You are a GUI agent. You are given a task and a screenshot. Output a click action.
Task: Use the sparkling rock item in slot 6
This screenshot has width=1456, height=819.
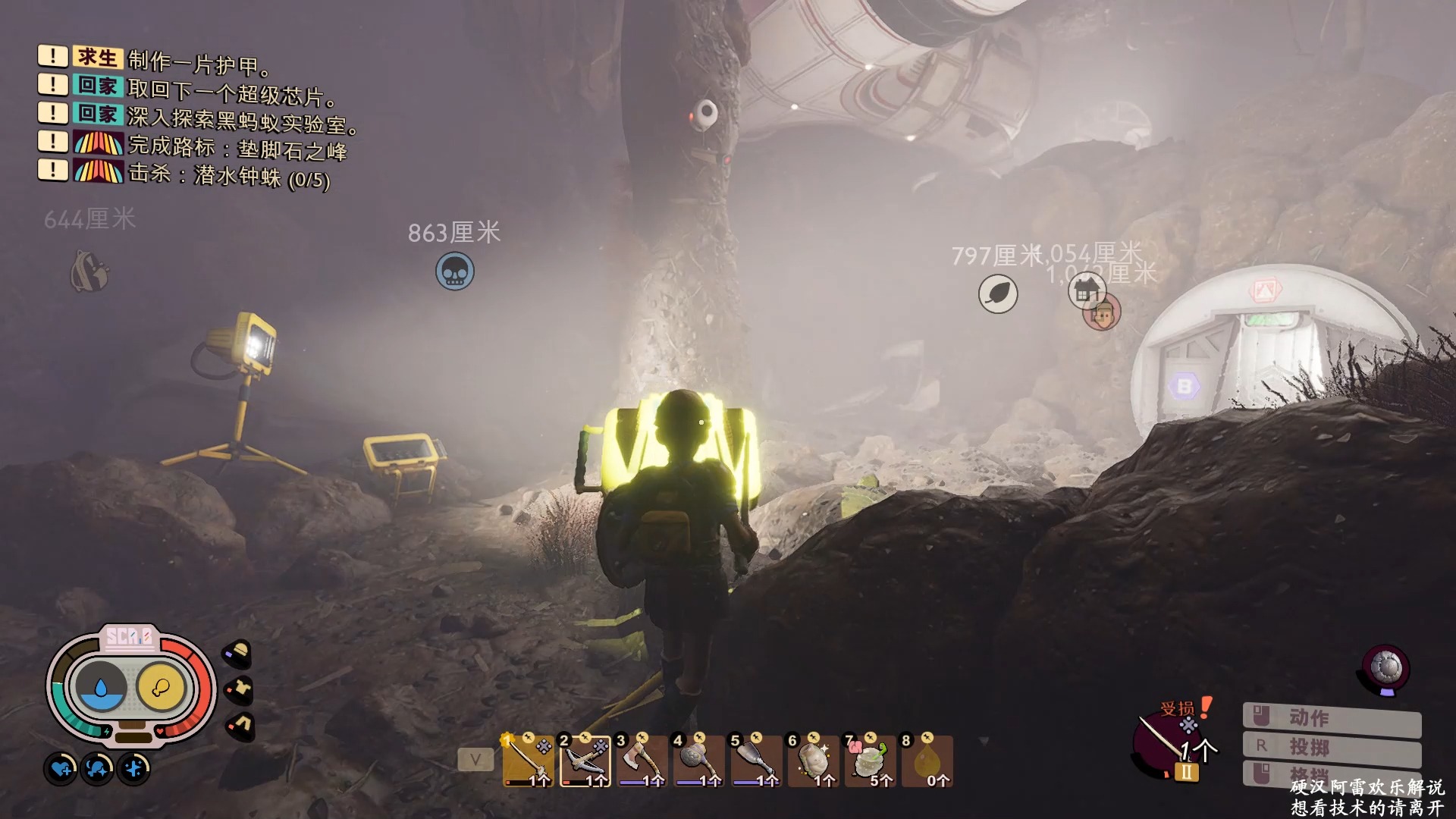[x=812, y=761]
